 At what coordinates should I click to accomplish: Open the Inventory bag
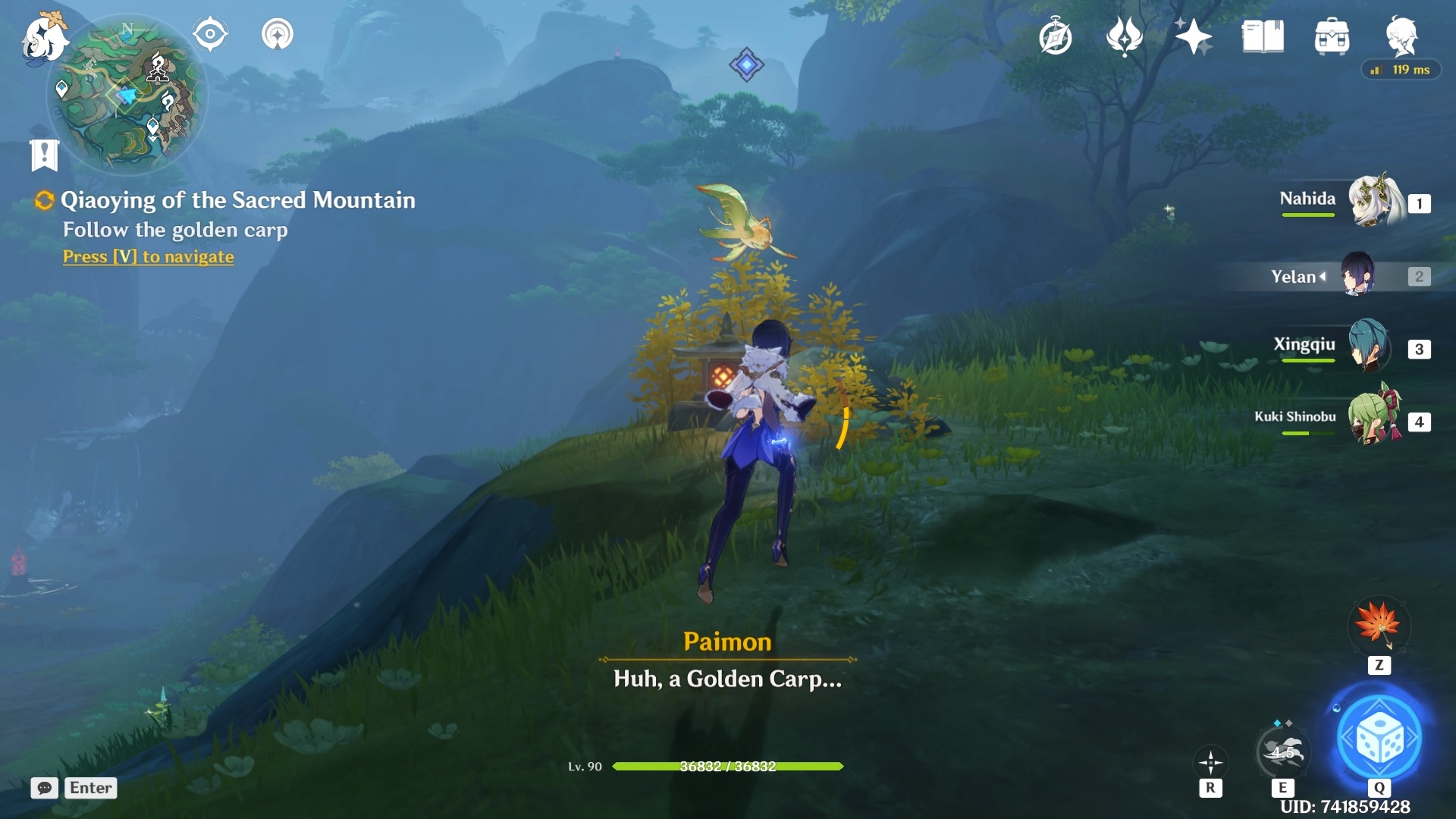1331,36
